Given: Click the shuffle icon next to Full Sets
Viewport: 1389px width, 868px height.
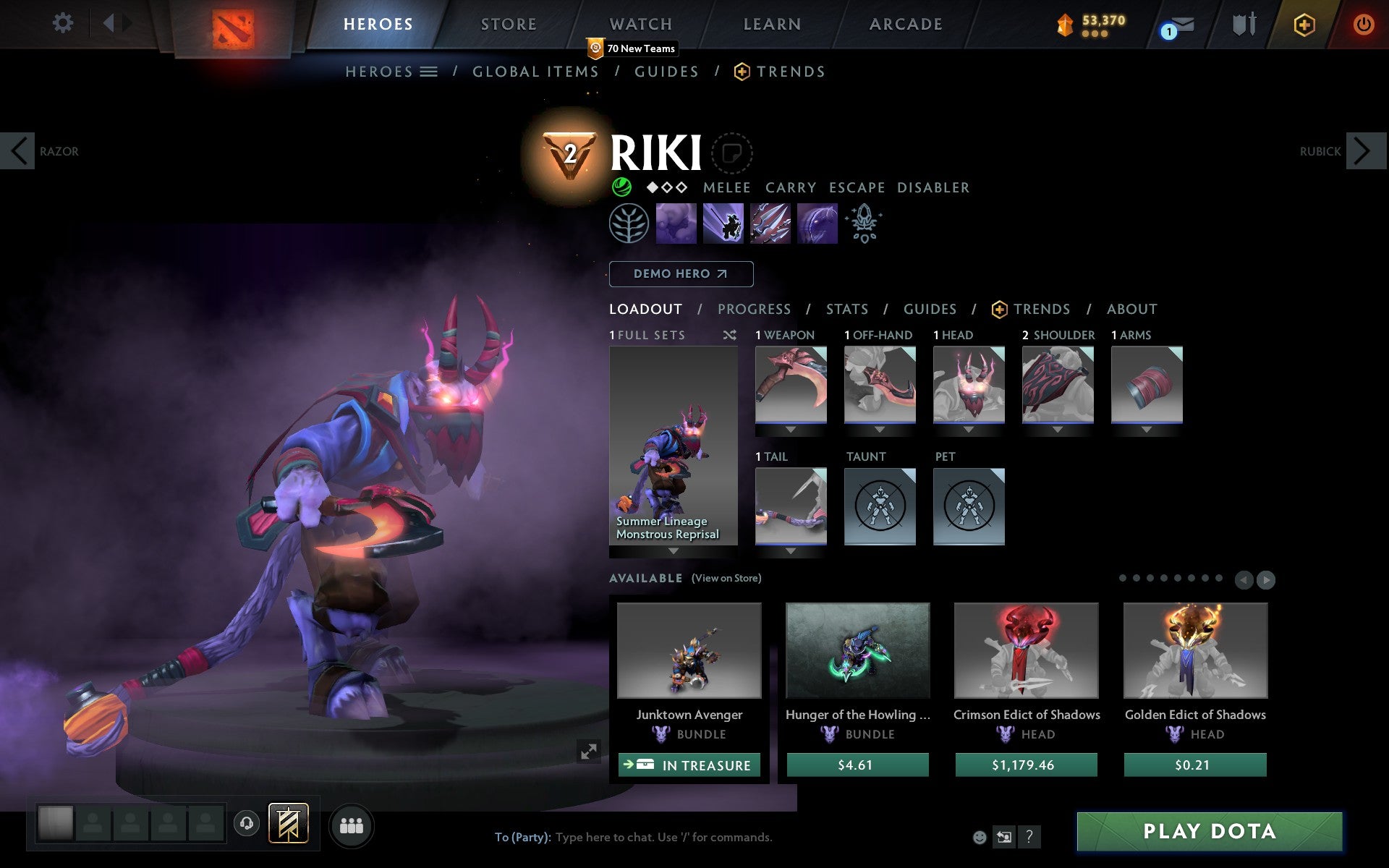Looking at the screenshot, I should tap(729, 335).
